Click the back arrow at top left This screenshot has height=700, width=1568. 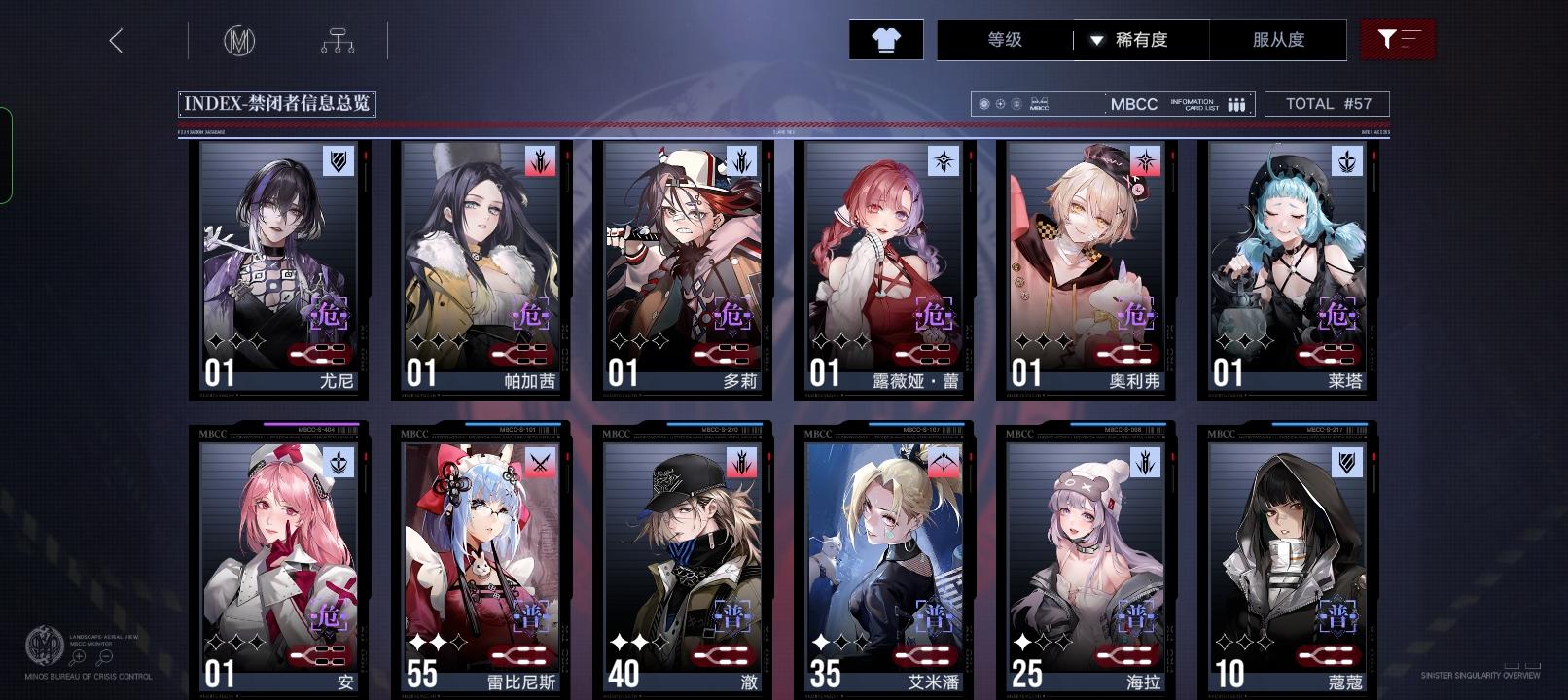pos(117,41)
